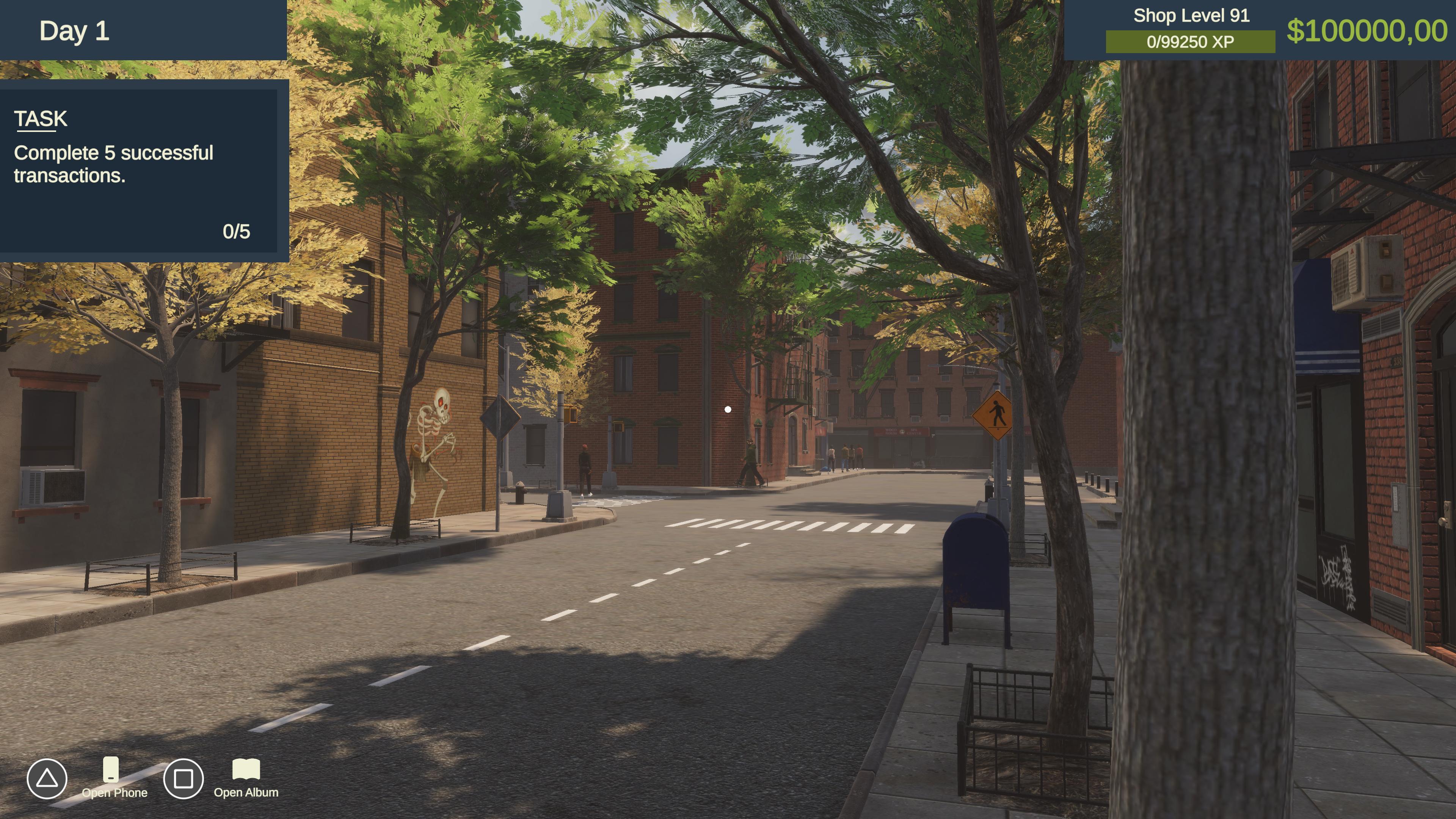Click the square controller button prompt
The width and height of the screenshot is (1456, 819).
point(184,778)
